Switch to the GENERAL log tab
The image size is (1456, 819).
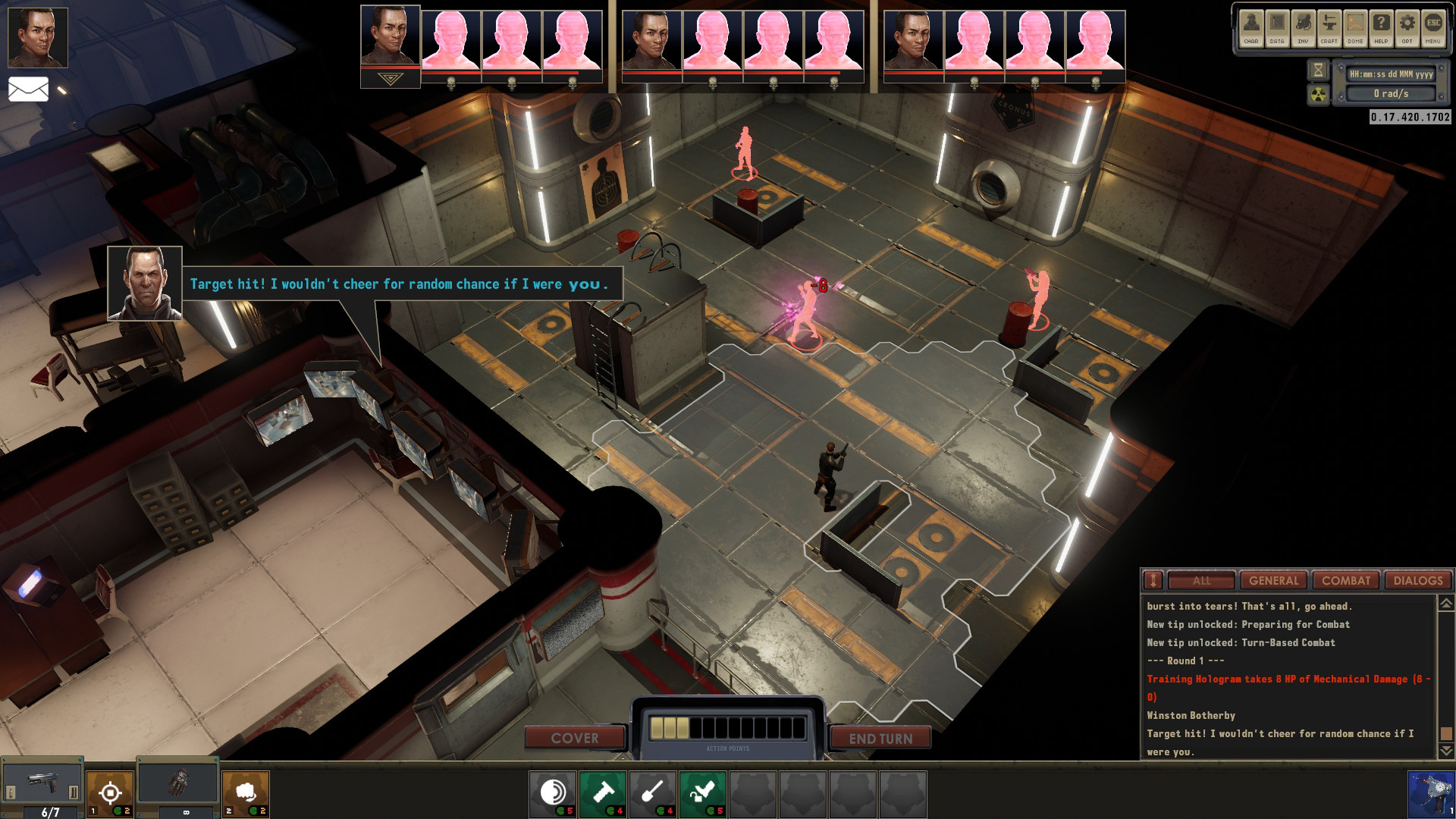[x=1274, y=581]
